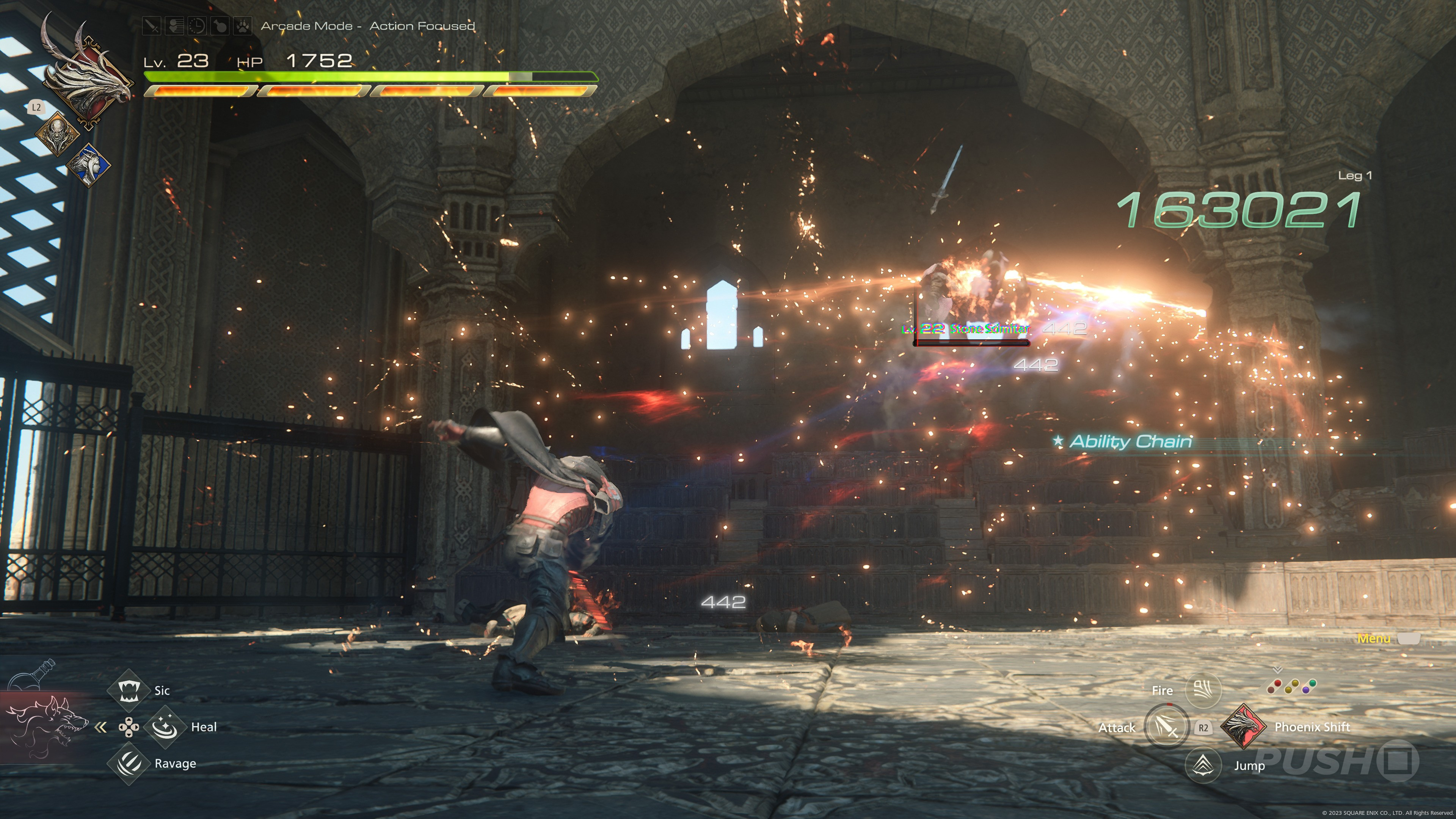
Task: Click the Jump action icon
Action: click(1203, 765)
